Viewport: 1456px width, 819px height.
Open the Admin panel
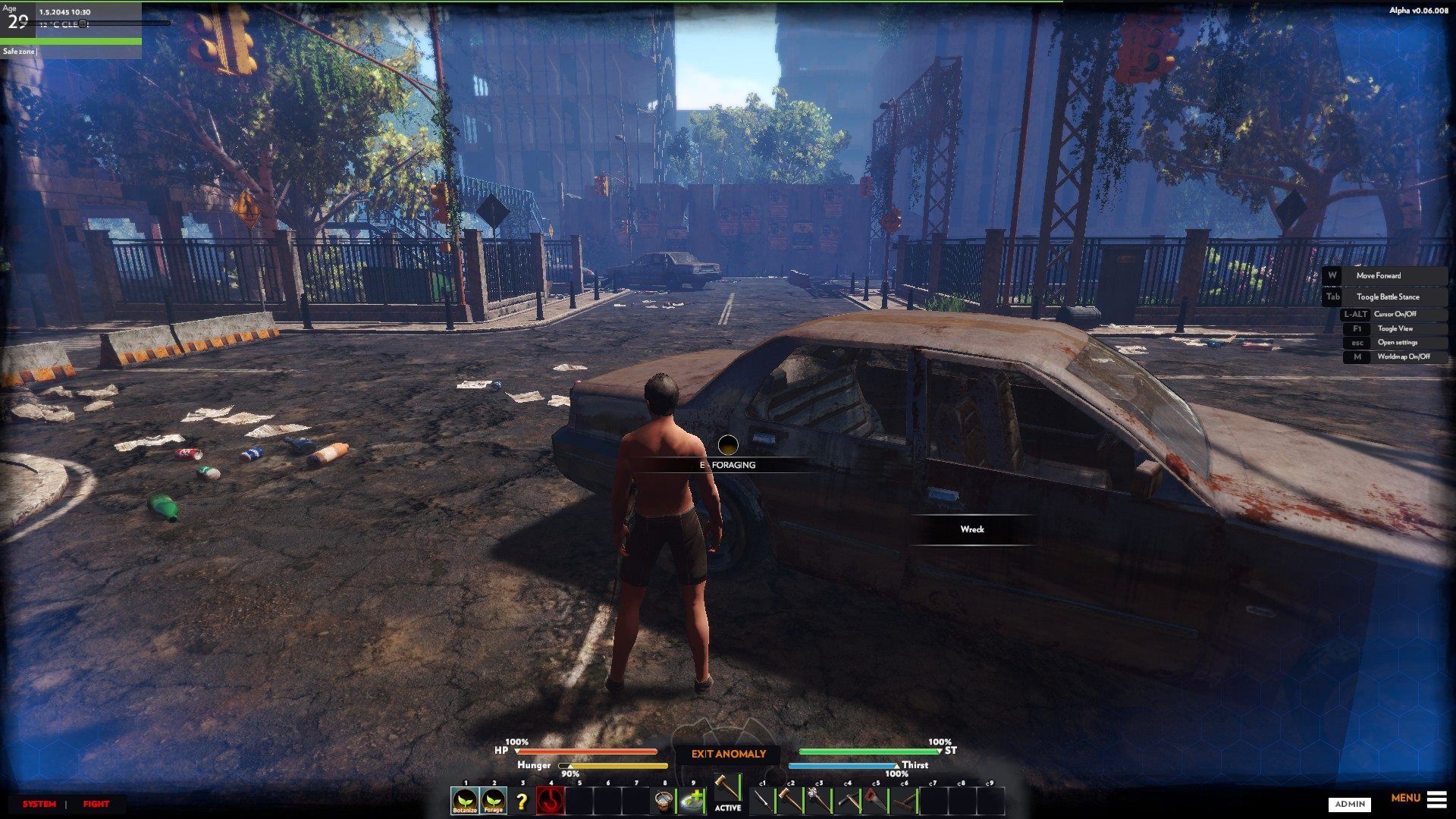[1350, 804]
